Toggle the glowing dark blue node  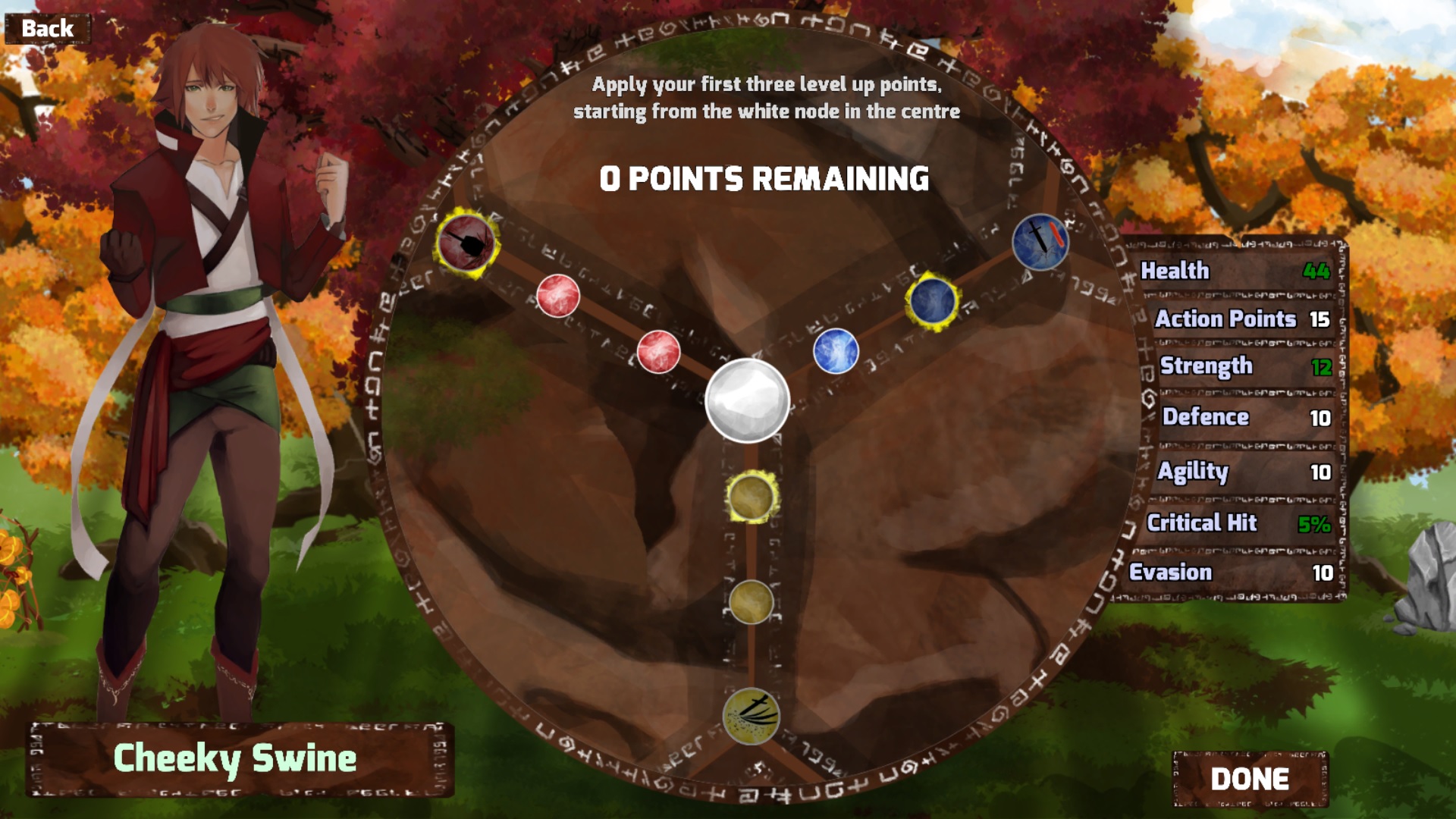[x=933, y=300]
